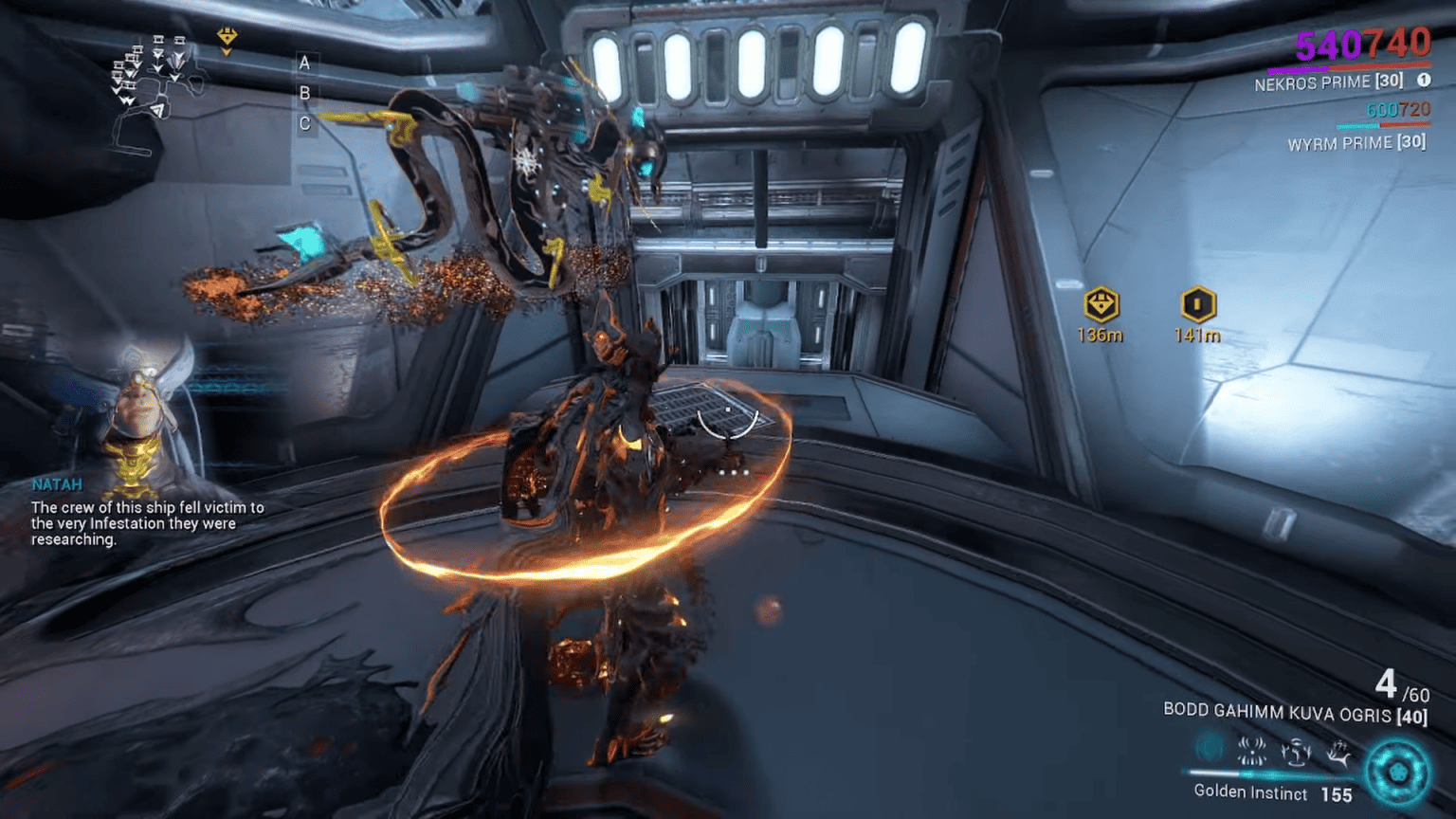The height and width of the screenshot is (819, 1456).
Task: Expand squad member slot A
Action: (x=303, y=64)
